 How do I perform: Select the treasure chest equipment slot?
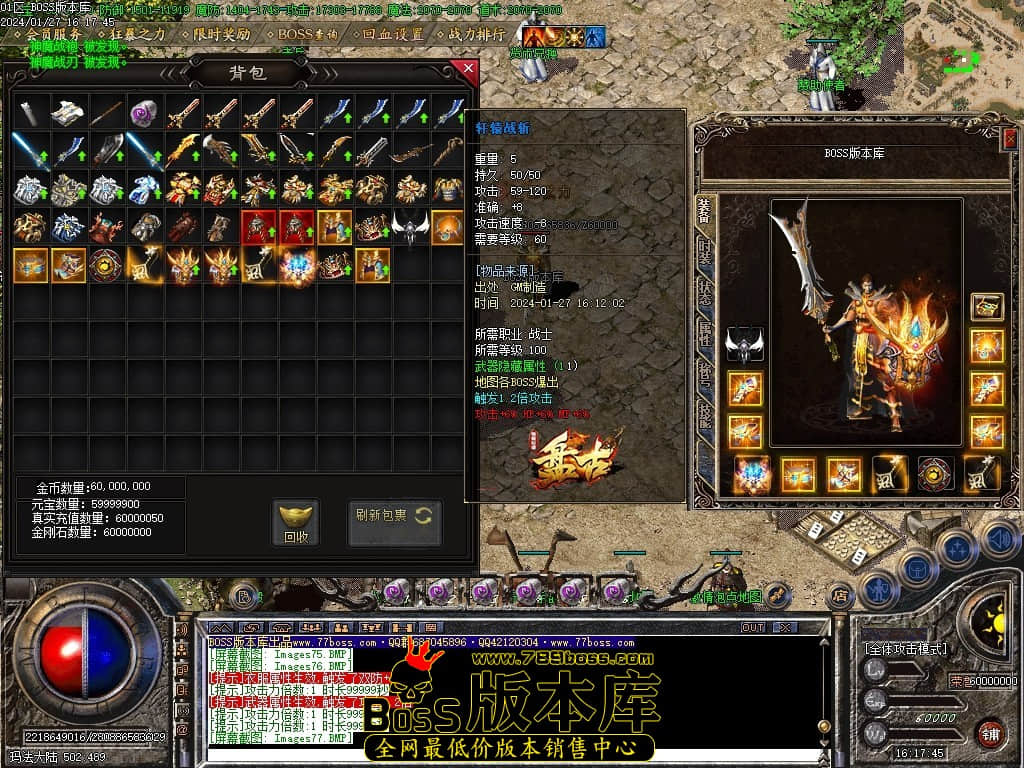pyautogui.click(x=987, y=306)
